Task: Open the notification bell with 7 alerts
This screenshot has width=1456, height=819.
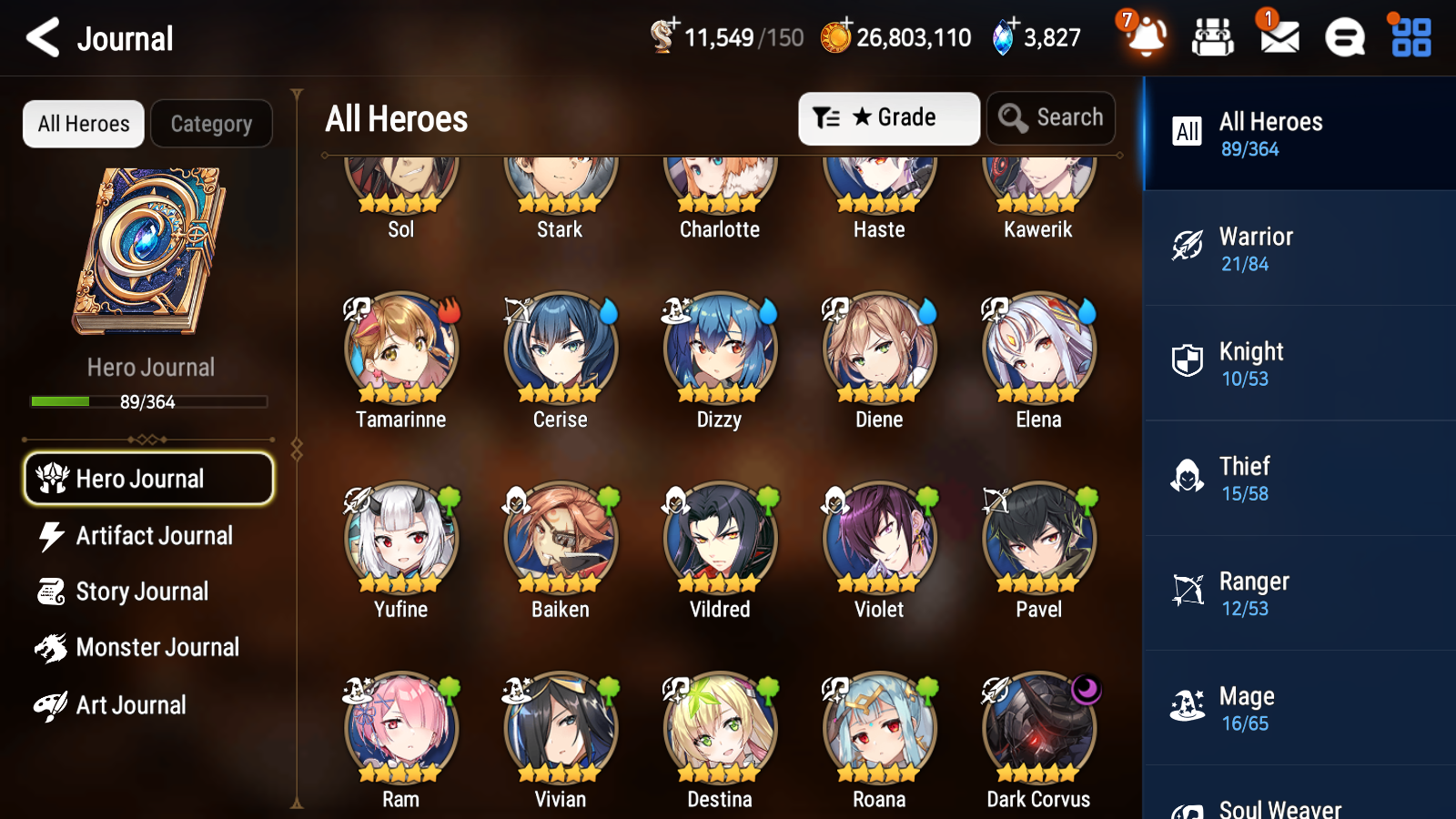Action: pos(1146,37)
